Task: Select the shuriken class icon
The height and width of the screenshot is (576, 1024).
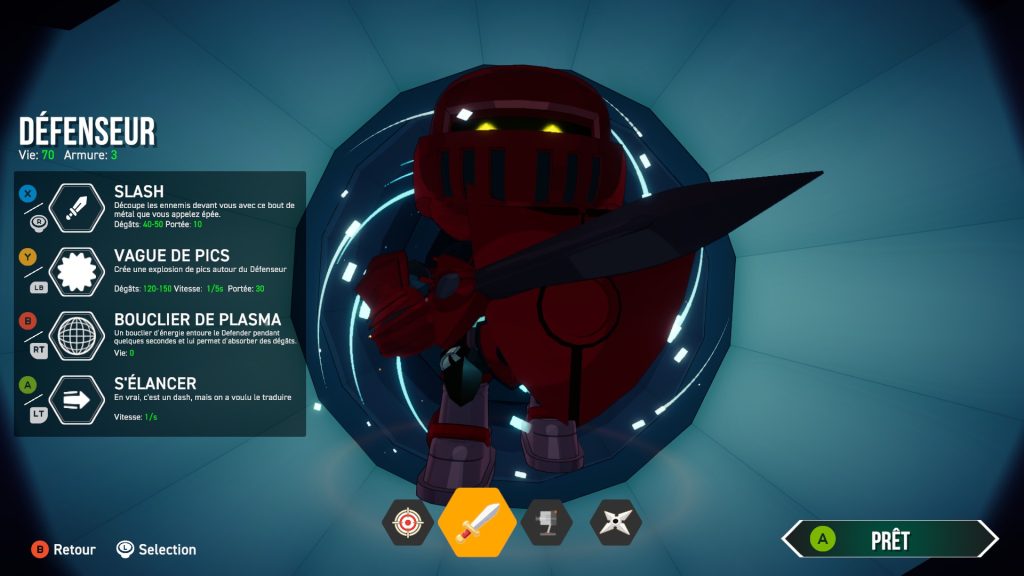Action: (615, 522)
